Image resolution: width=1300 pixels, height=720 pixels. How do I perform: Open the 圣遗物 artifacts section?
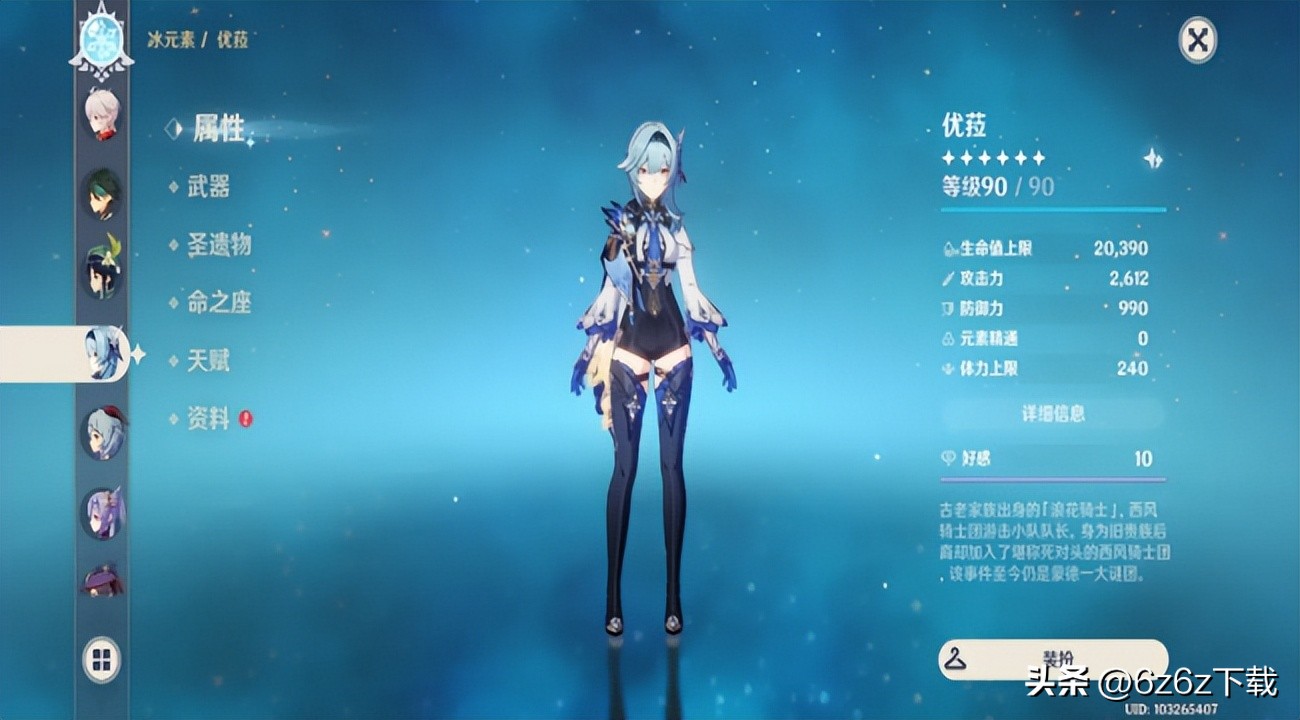tap(218, 244)
